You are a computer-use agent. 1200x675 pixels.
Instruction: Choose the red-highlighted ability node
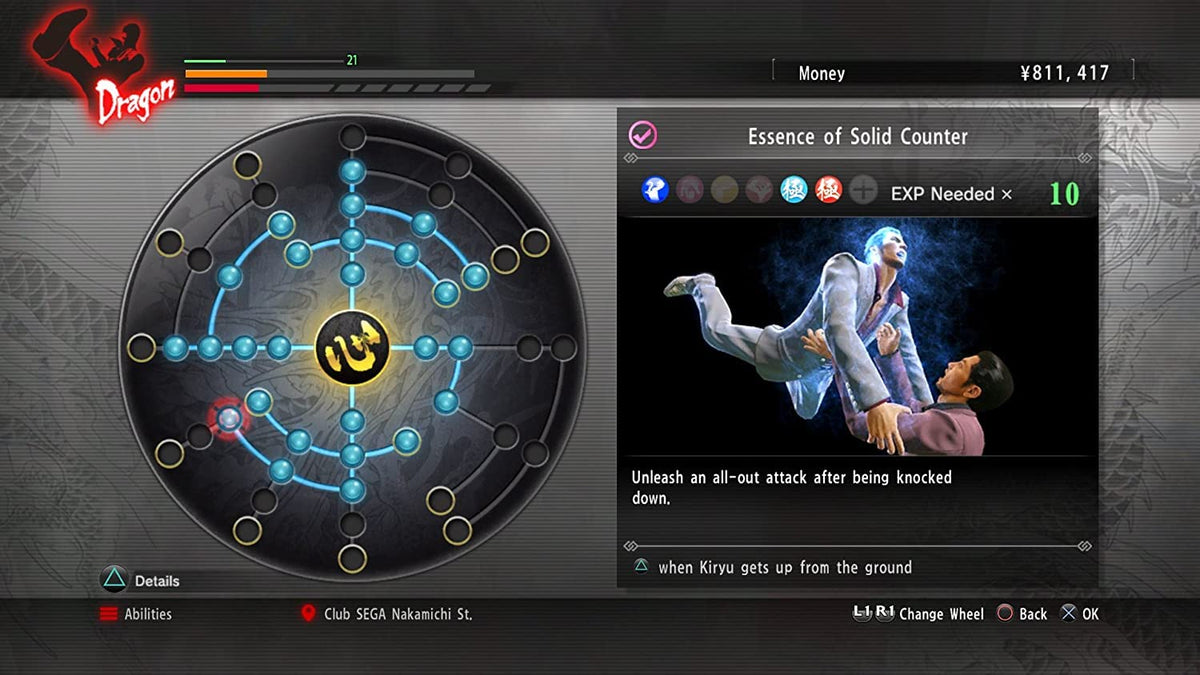228,418
